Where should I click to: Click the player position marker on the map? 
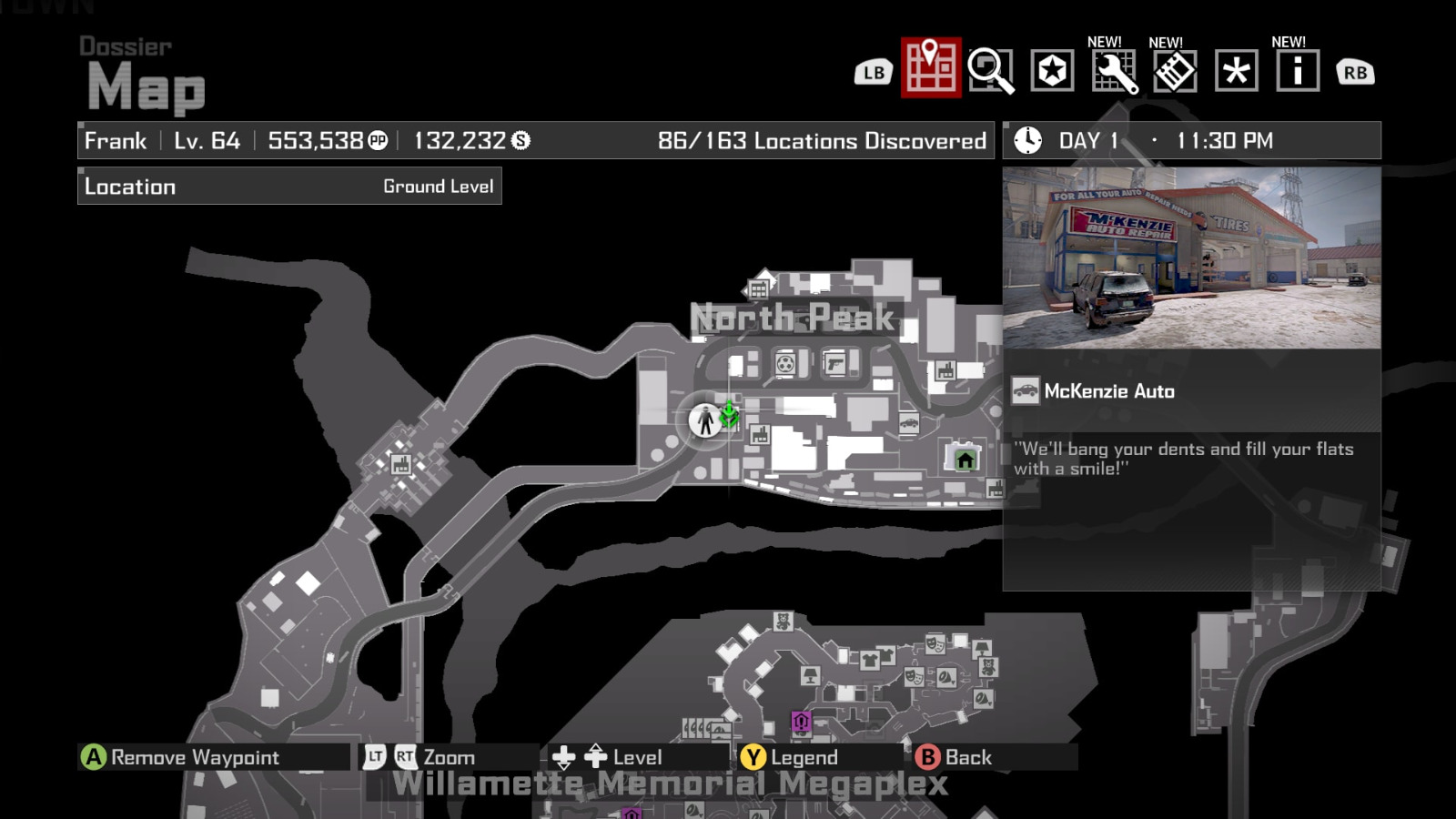click(x=705, y=421)
